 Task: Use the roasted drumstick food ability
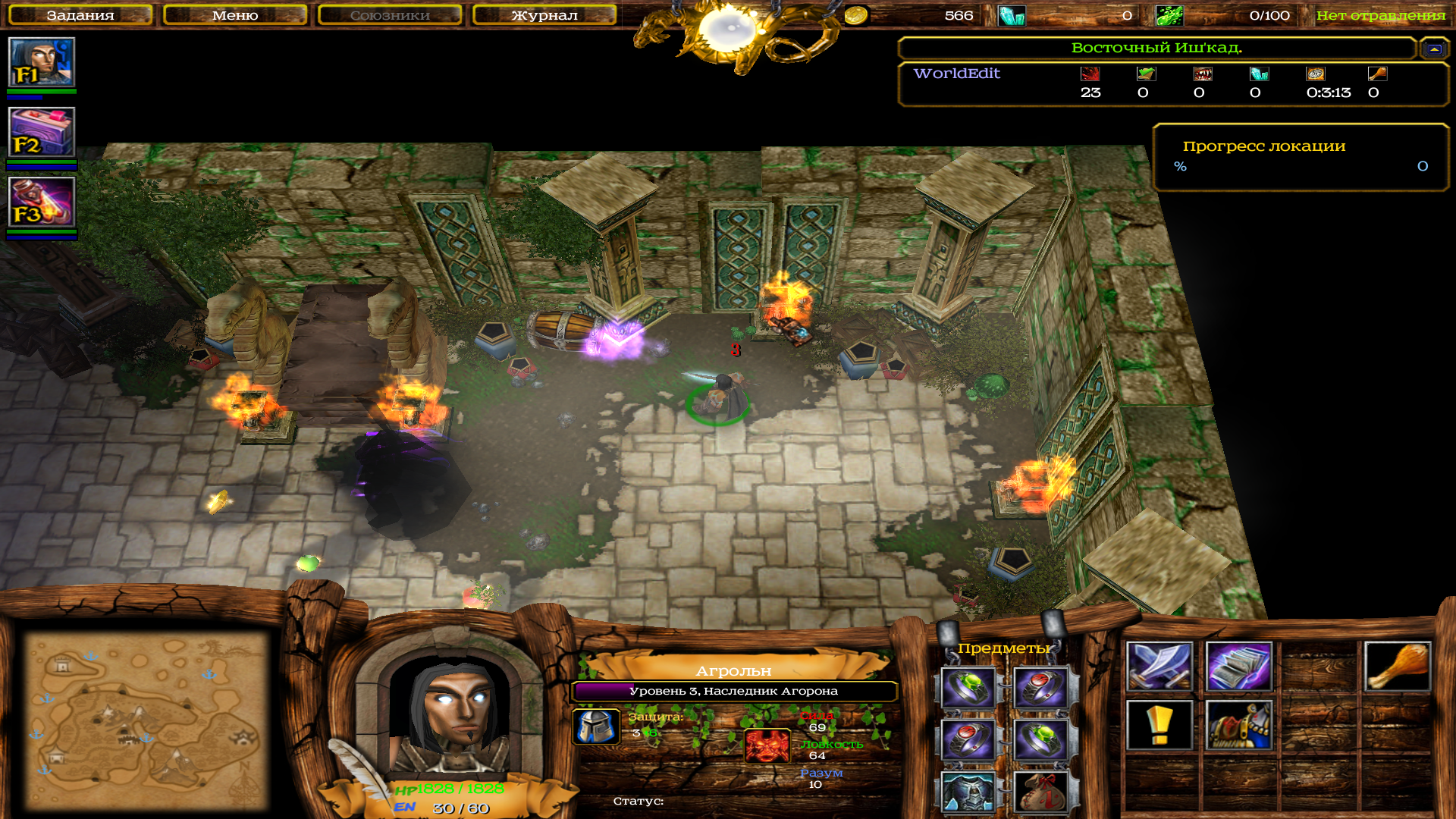pyautogui.click(x=1397, y=667)
